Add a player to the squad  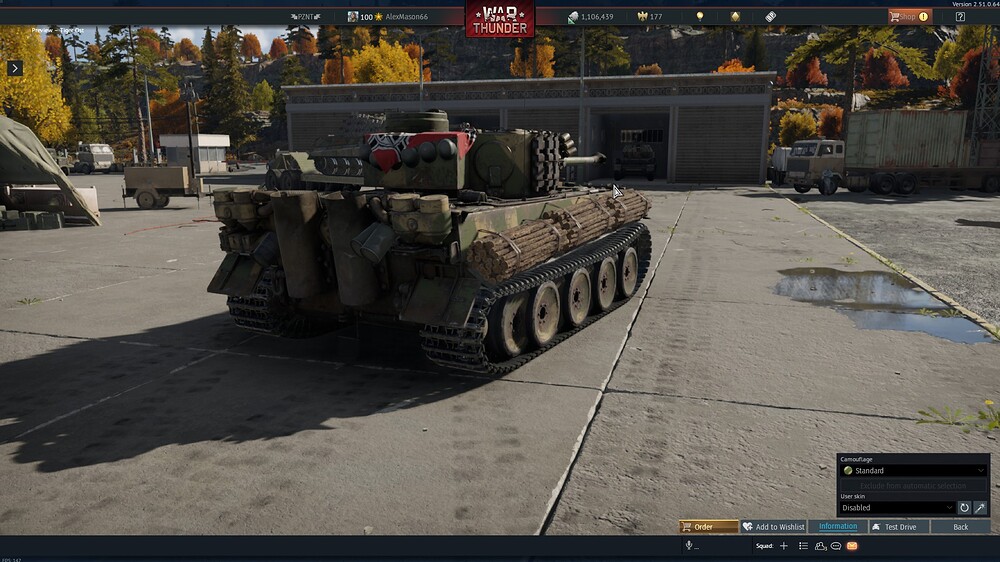[x=784, y=546]
